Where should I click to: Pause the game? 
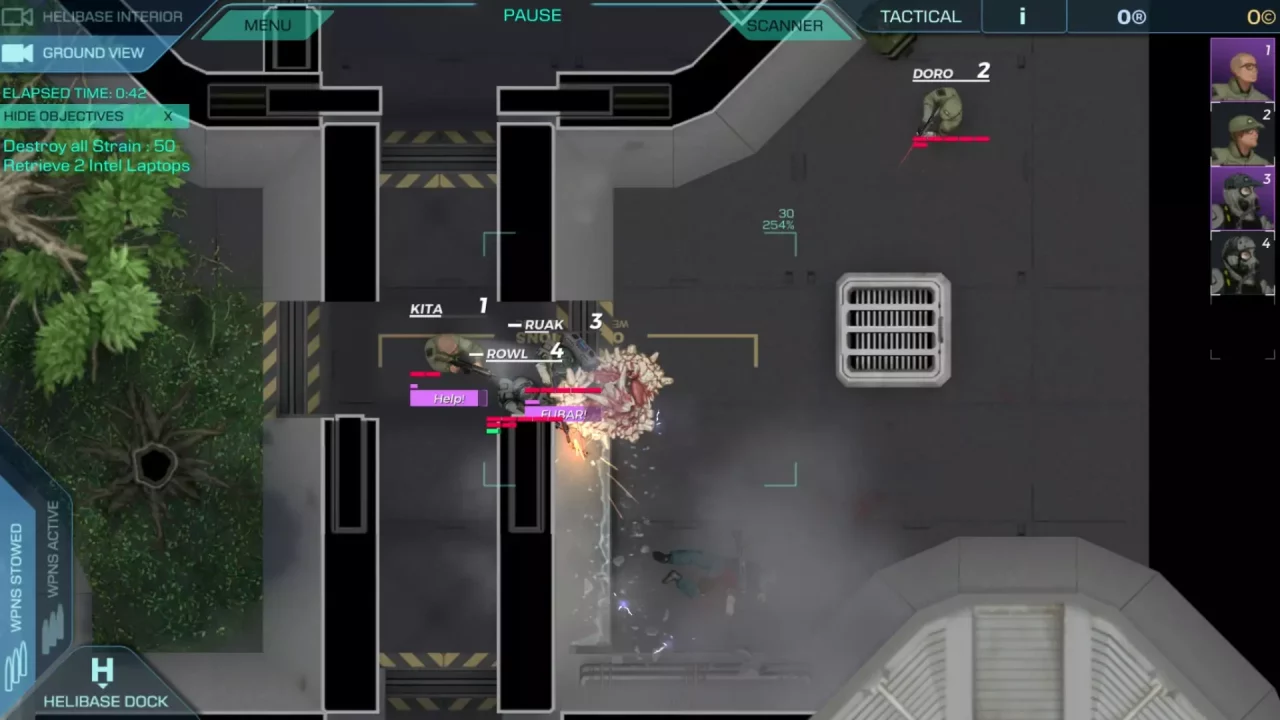pos(532,15)
